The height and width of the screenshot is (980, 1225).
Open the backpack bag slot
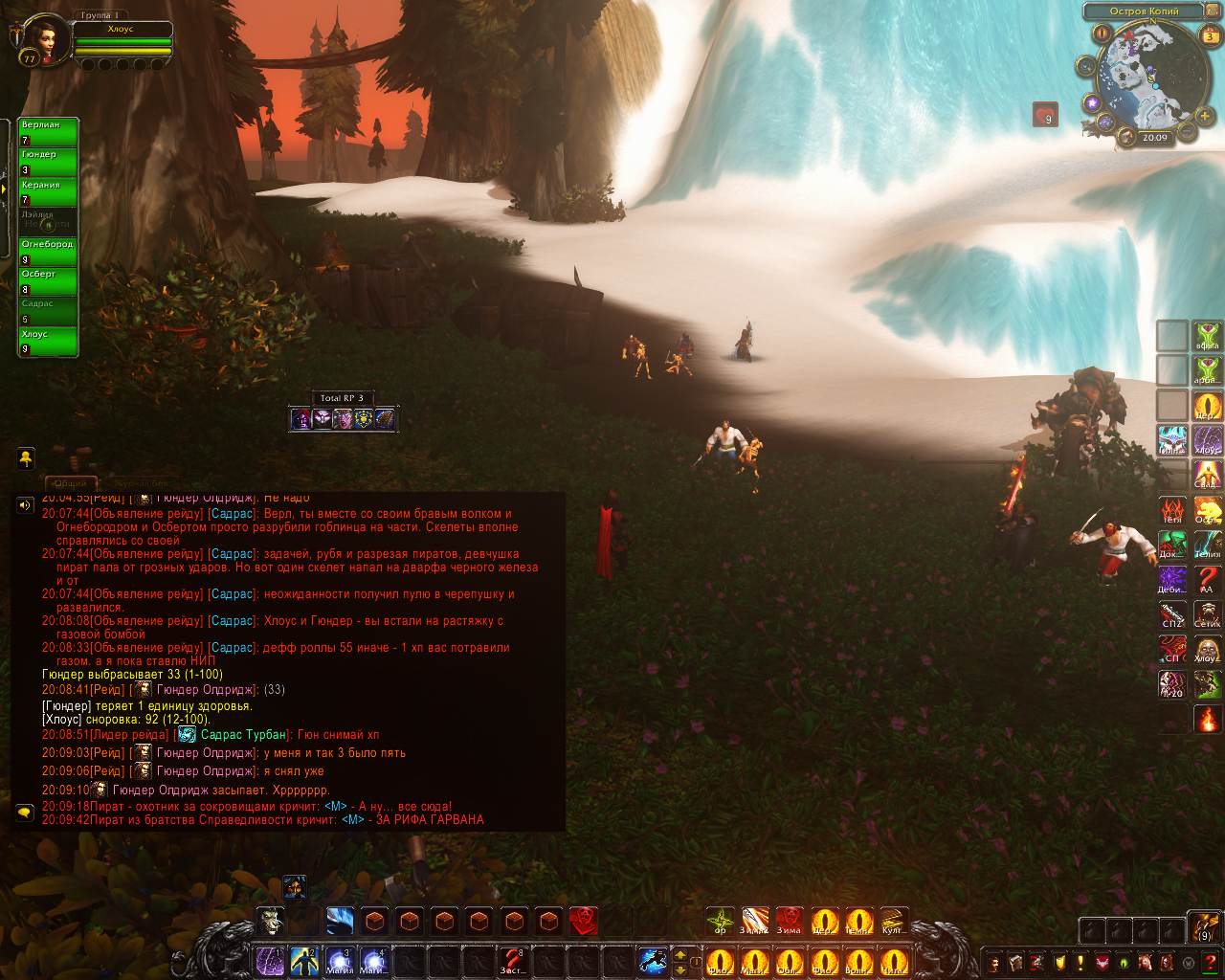1204,926
